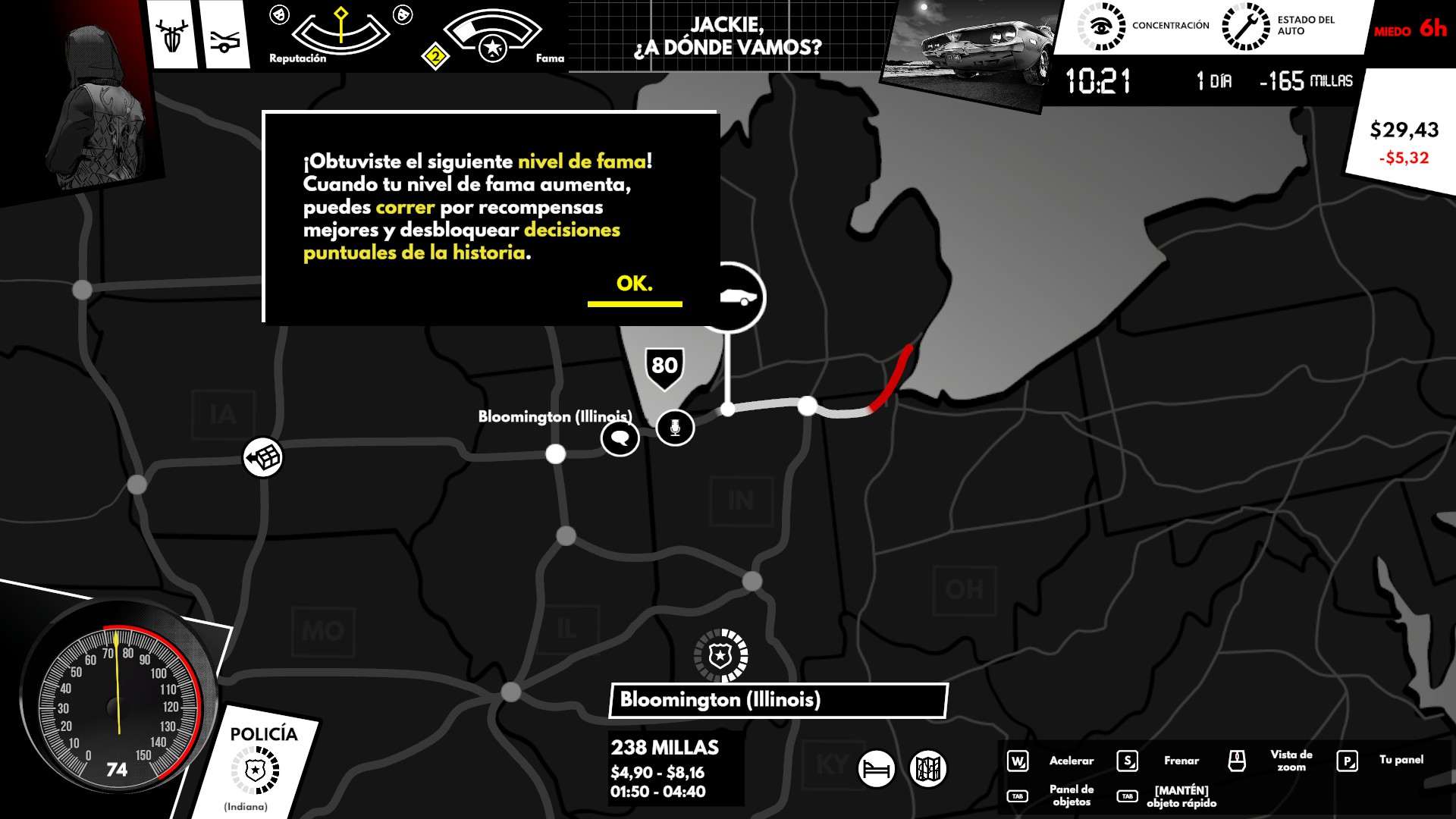Viewport: 1456px width, 819px height.
Task: Select the car position marker on the map
Action: point(732,297)
